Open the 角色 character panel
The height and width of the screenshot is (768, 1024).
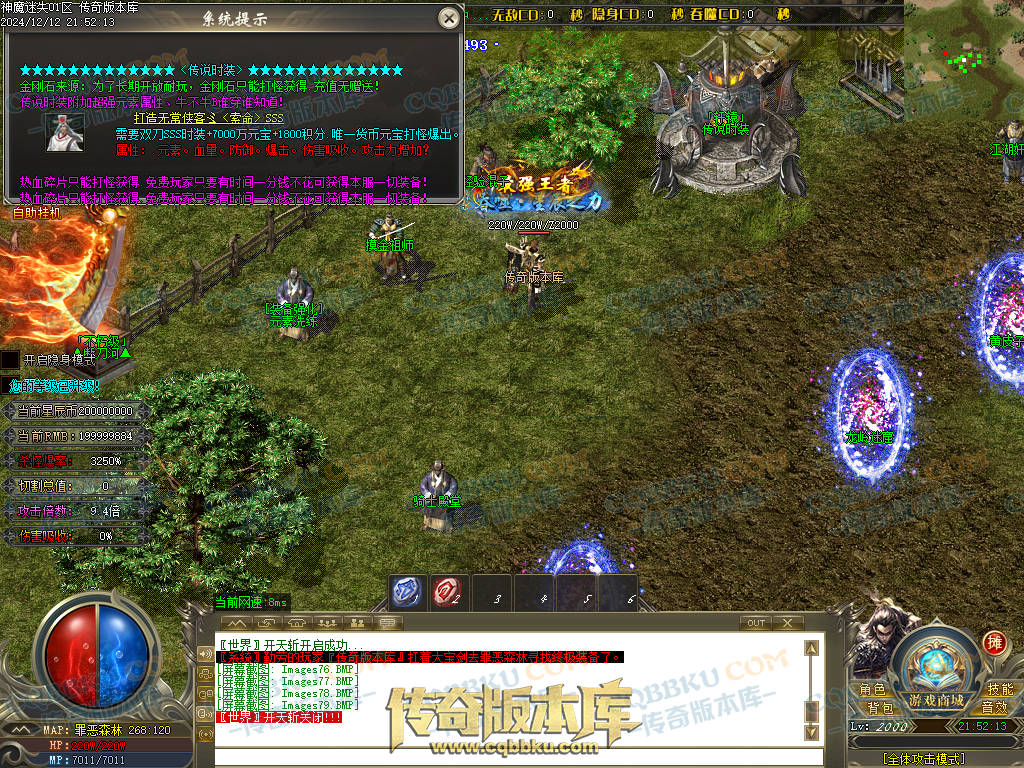(x=872, y=690)
